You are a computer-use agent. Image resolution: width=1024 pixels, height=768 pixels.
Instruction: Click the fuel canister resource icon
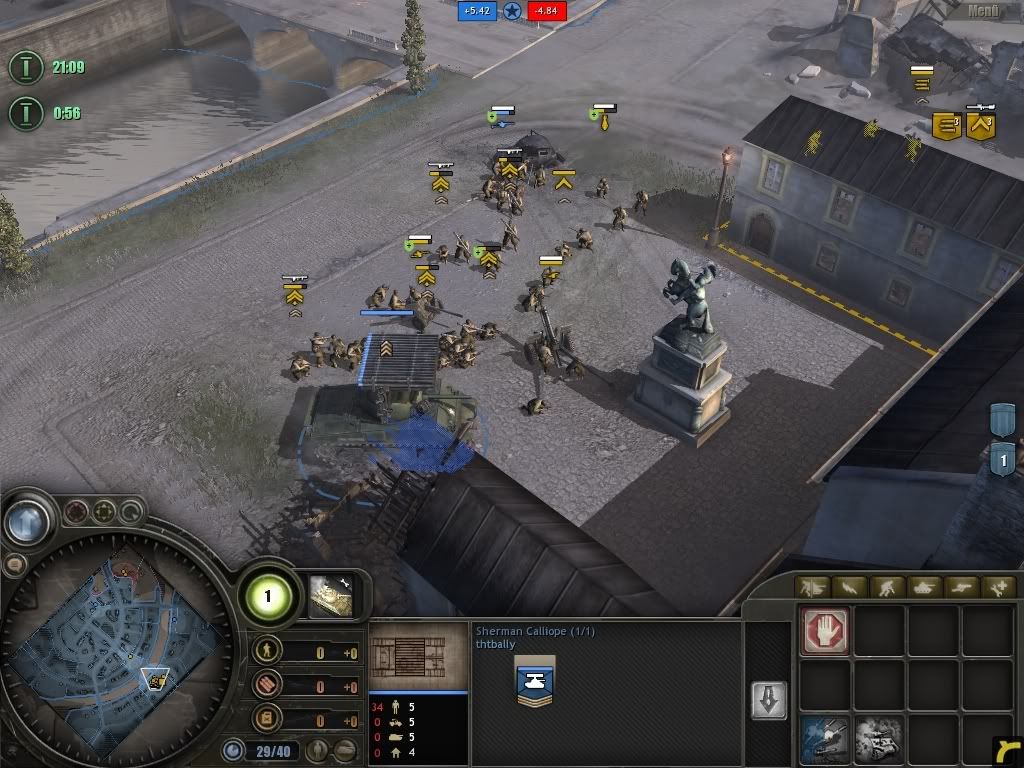coord(267,719)
